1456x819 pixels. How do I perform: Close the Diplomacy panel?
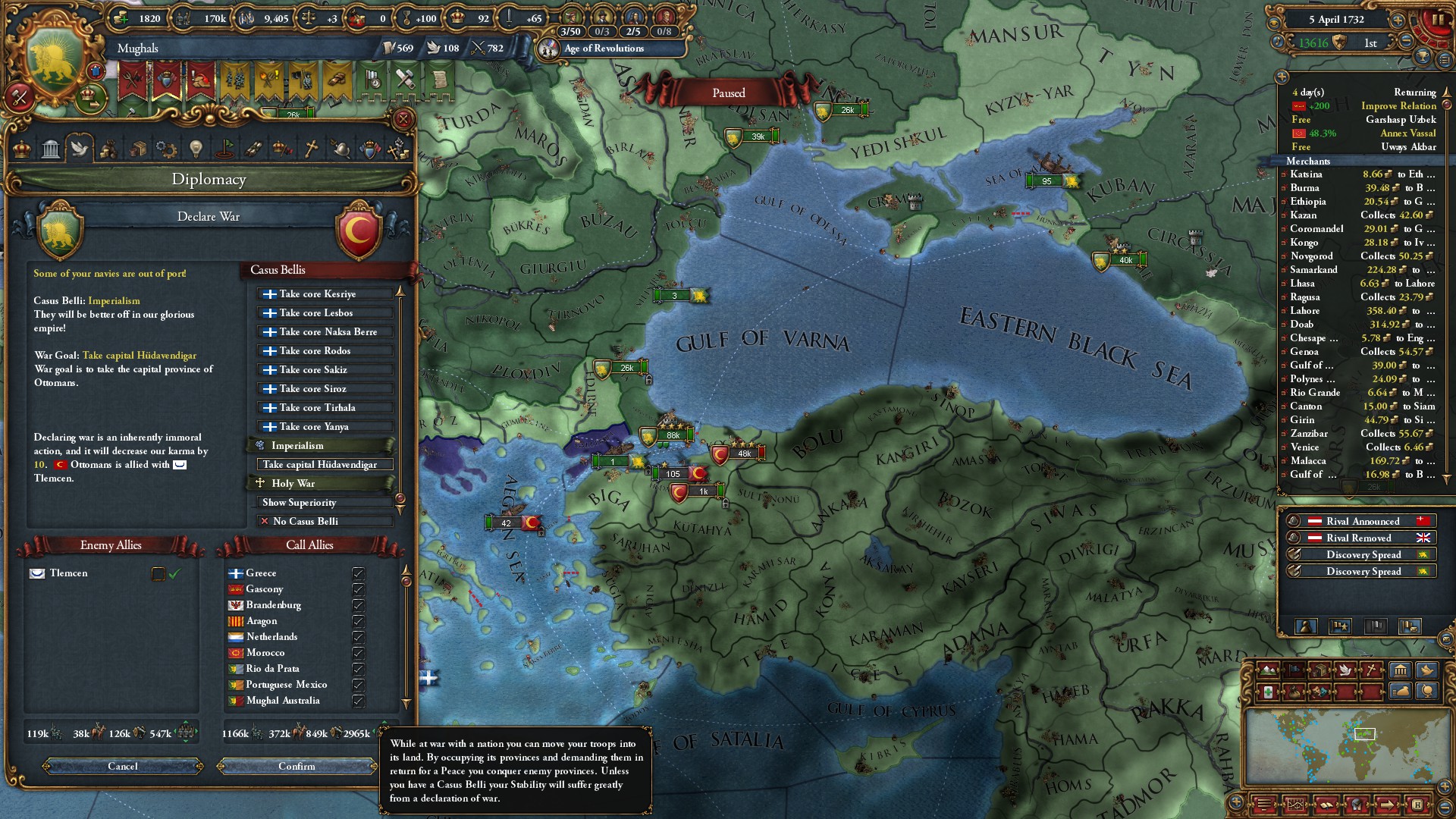[403, 119]
